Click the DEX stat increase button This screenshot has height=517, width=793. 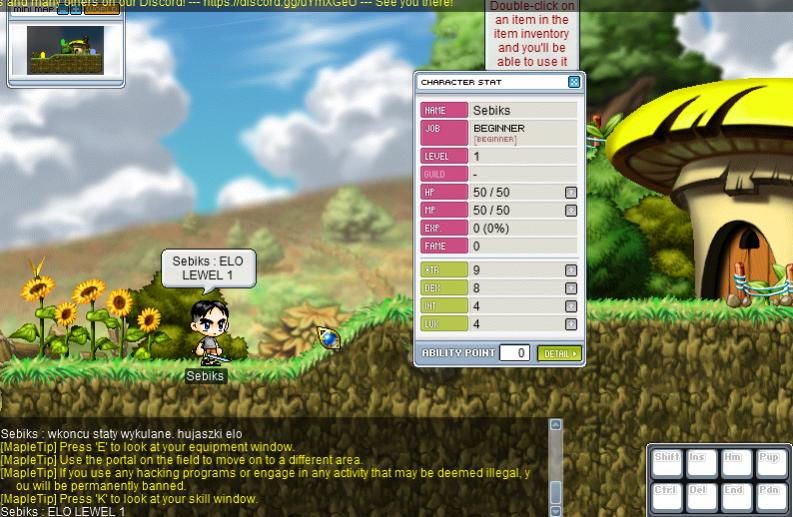(571, 288)
